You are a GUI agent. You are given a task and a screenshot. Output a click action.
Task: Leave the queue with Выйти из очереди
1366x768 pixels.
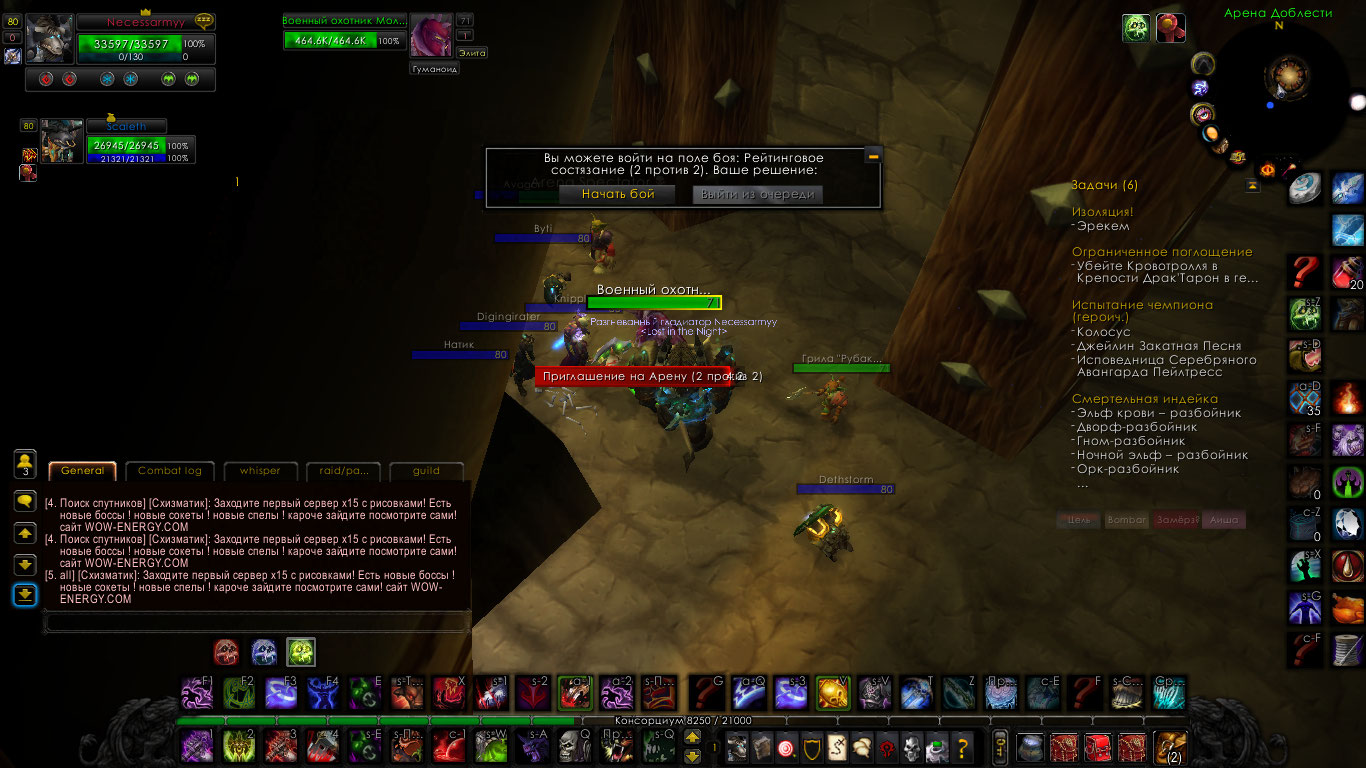coord(757,194)
